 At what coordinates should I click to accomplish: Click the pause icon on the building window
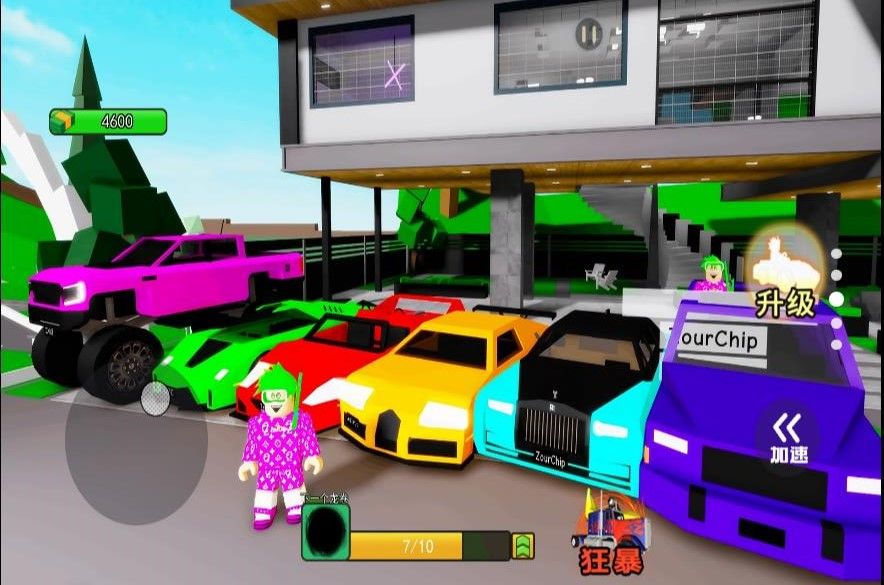click(x=588, y=36)
